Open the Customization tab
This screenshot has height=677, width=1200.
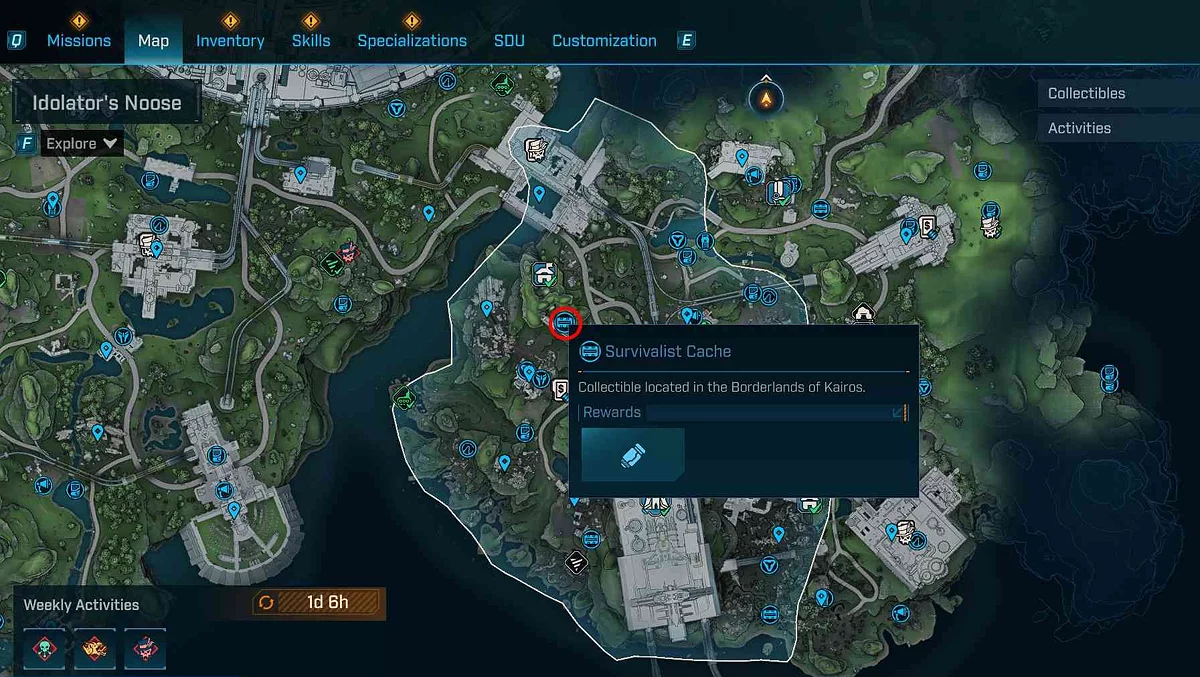pos(604,41)
